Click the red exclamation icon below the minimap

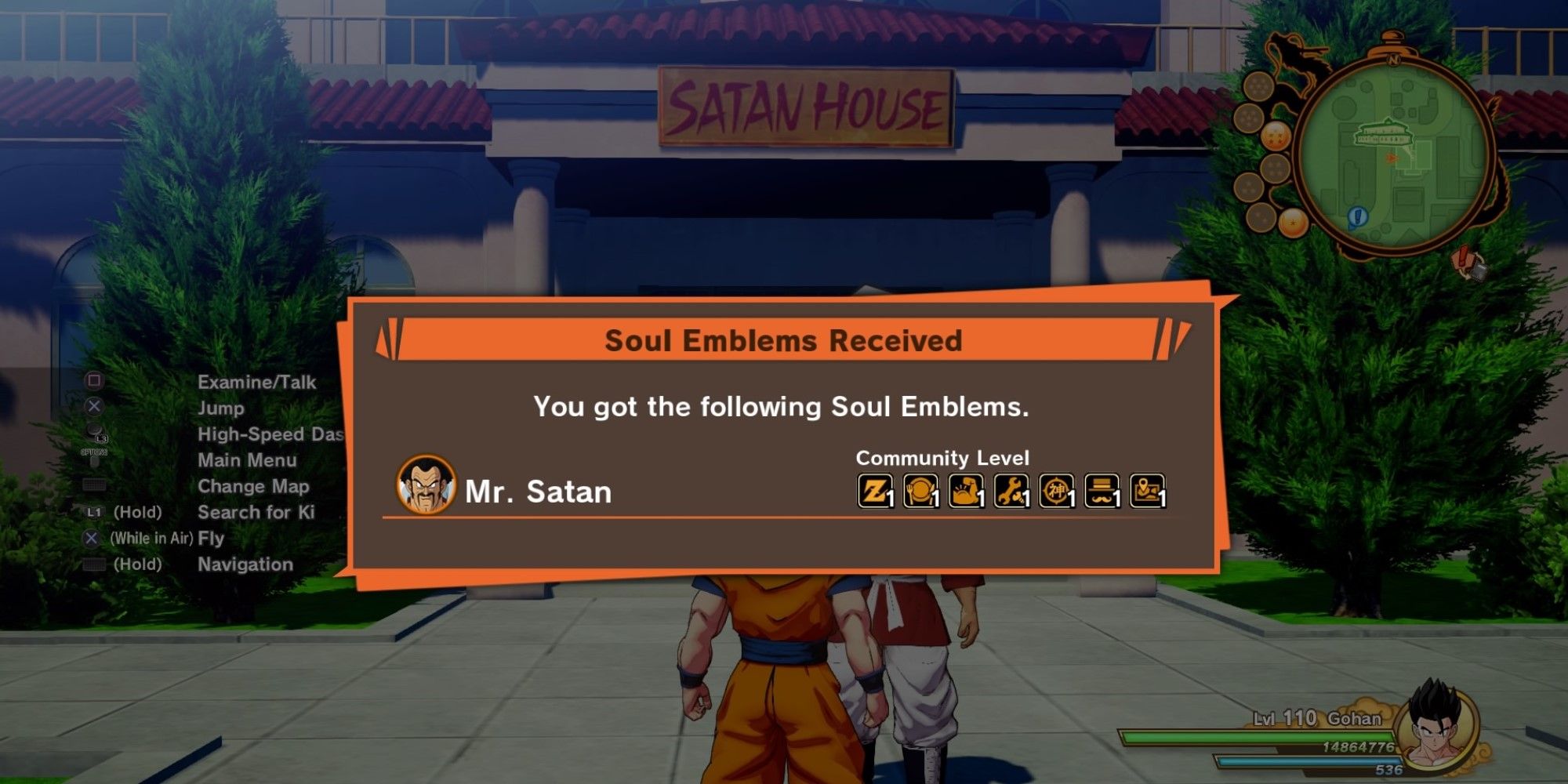[1462, 257]
